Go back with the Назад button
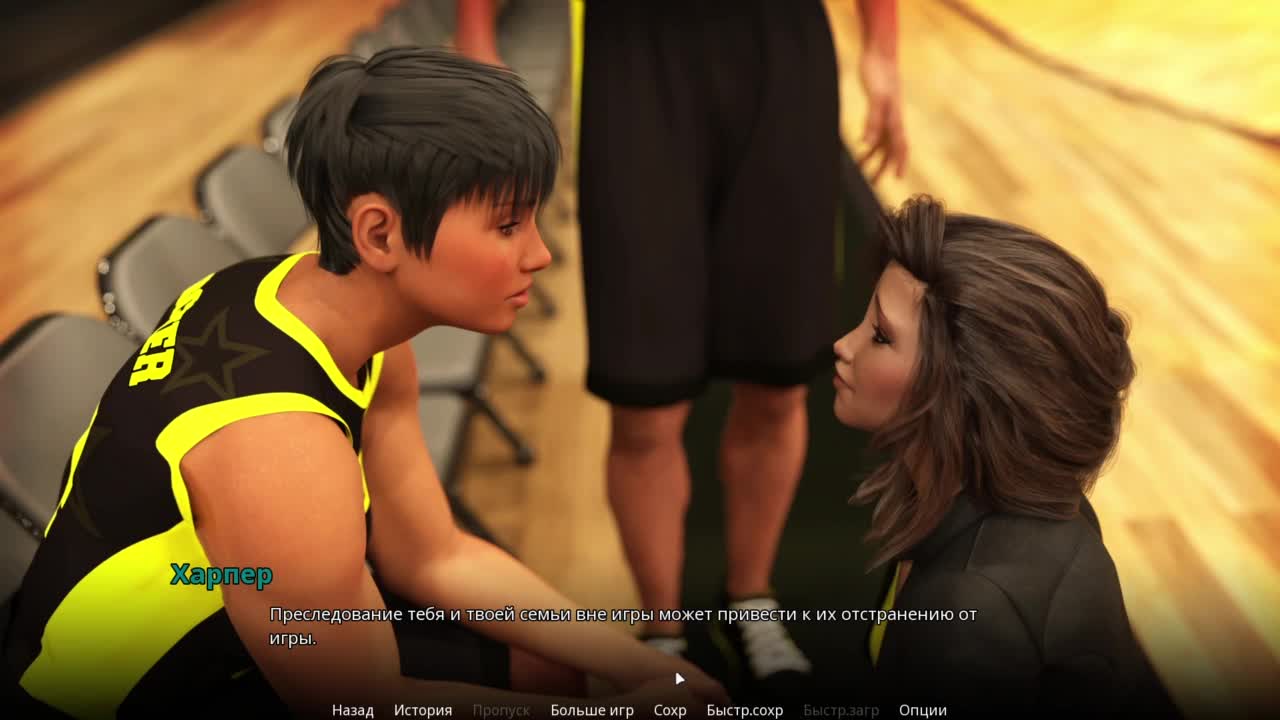The height and width of the screenshot is (720, 1280). pos(352,710)
